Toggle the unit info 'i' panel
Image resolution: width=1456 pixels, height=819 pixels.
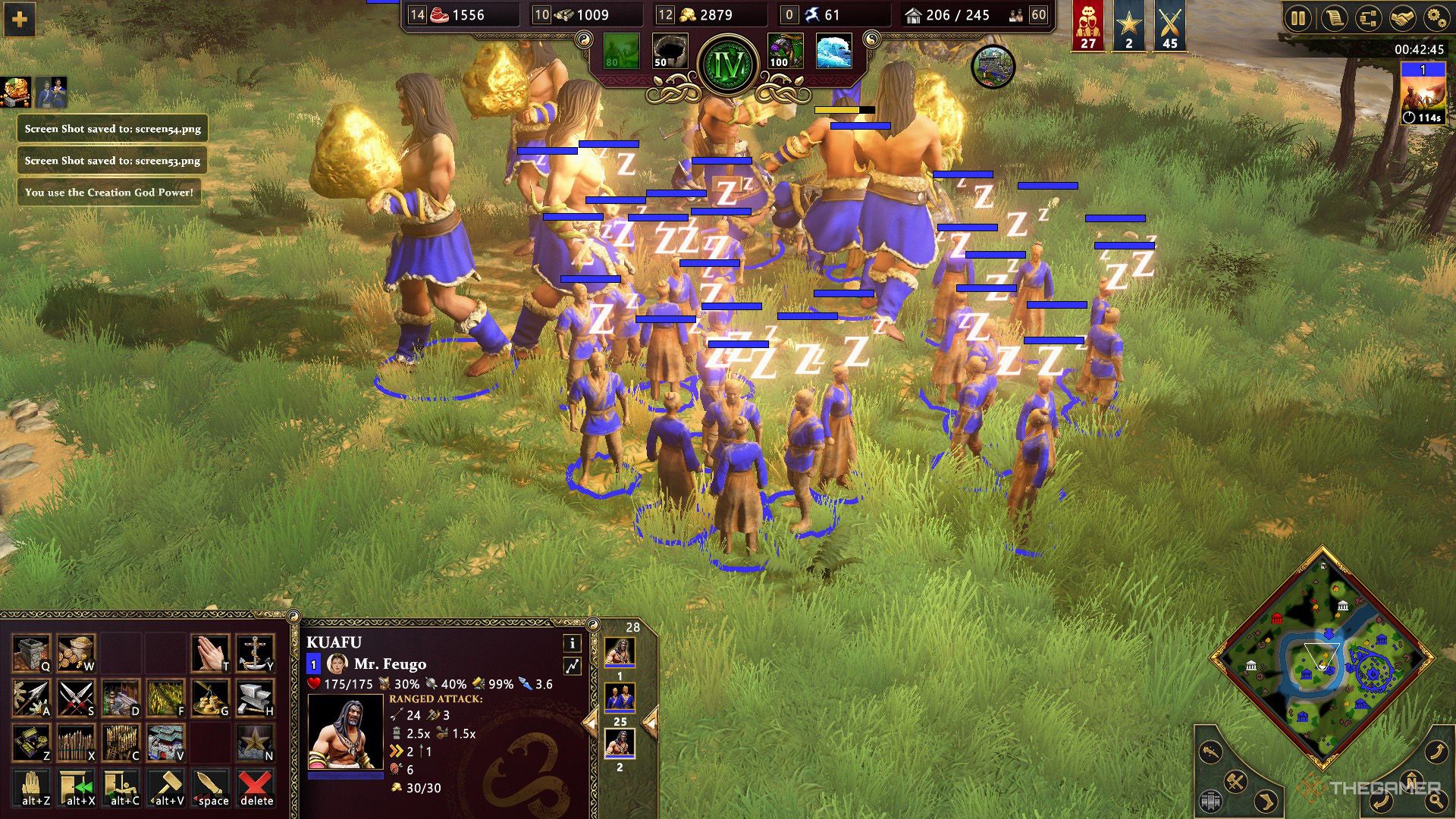click(573, 643)
